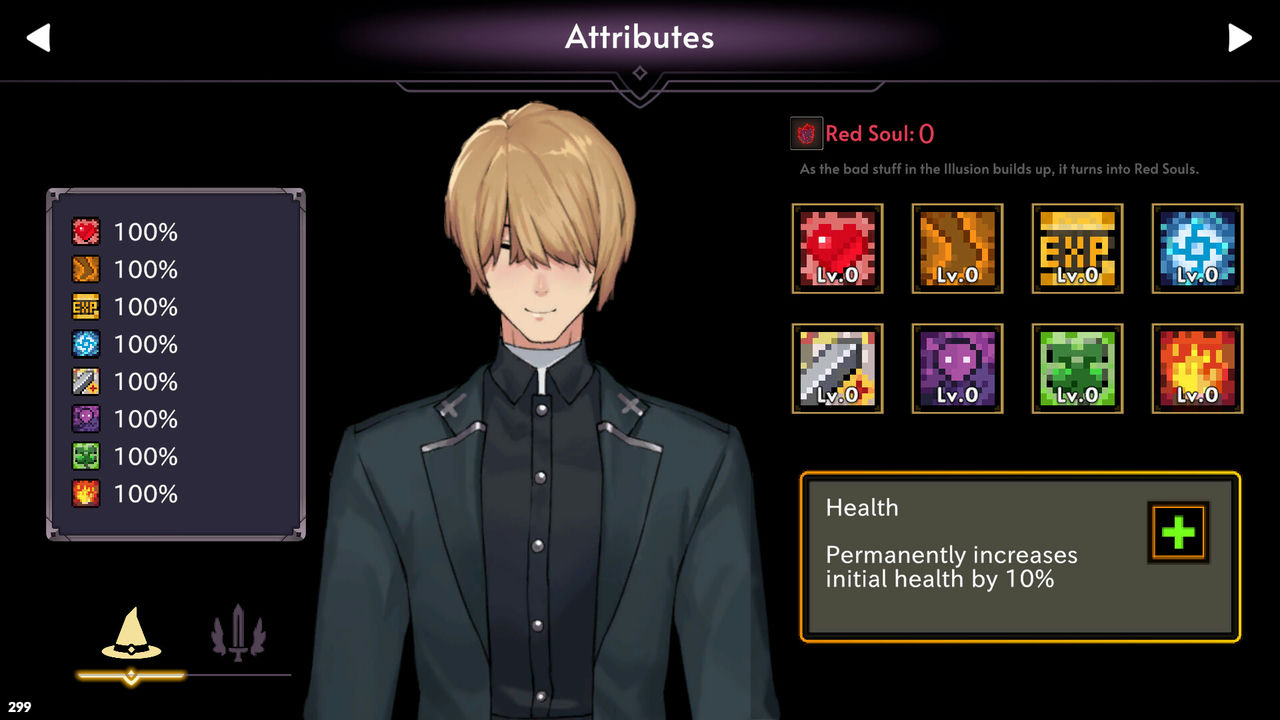The height and width of the screenshot is (720, 1280).
Task: Select the blue snowflake attribute tile
Action: click(x=1197, y=248)
